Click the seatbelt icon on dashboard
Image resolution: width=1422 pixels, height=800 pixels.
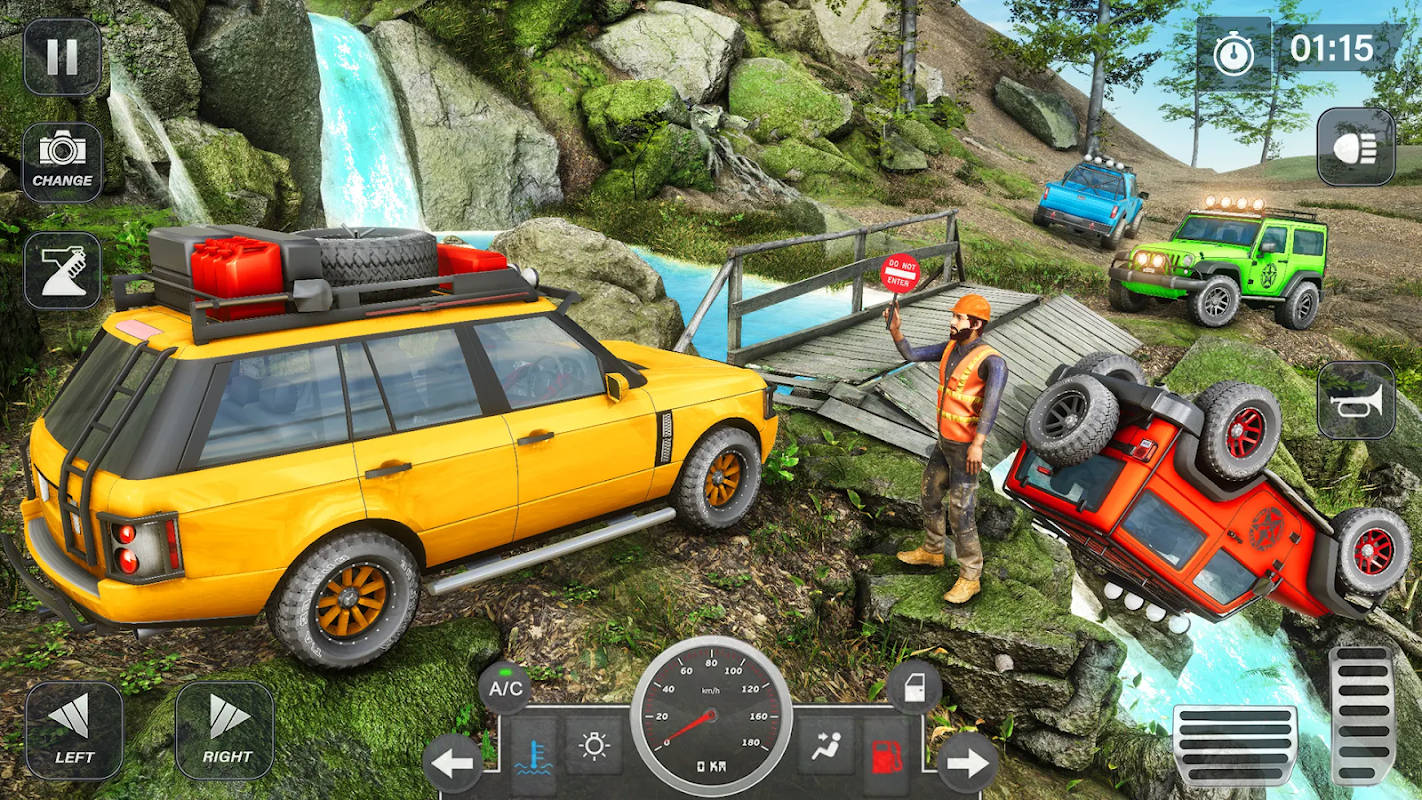click(x=826, y=746)
